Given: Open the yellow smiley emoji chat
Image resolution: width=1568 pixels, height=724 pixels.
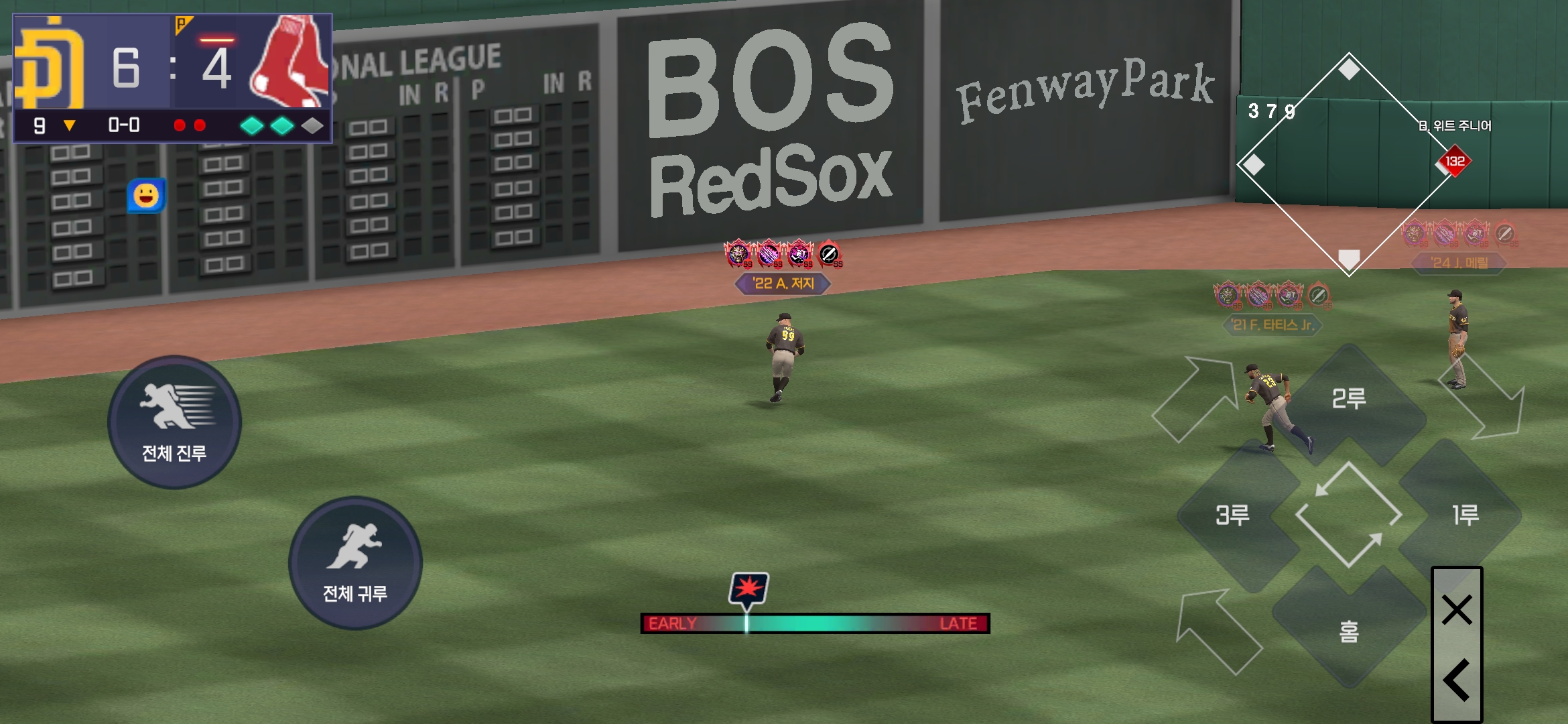Looking at the screenshot, I should pos(146,196).
